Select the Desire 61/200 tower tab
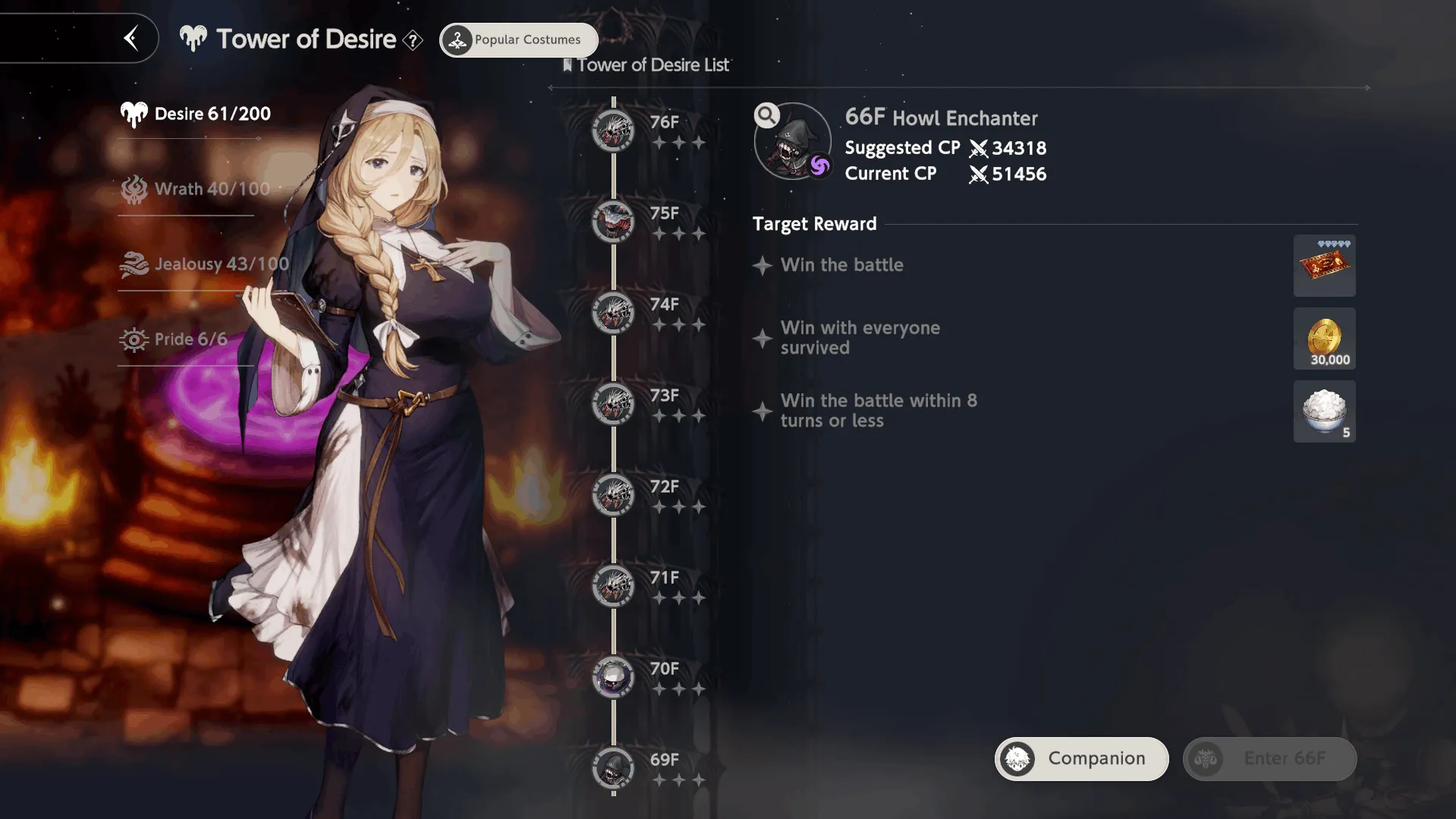 pos(196,114)
